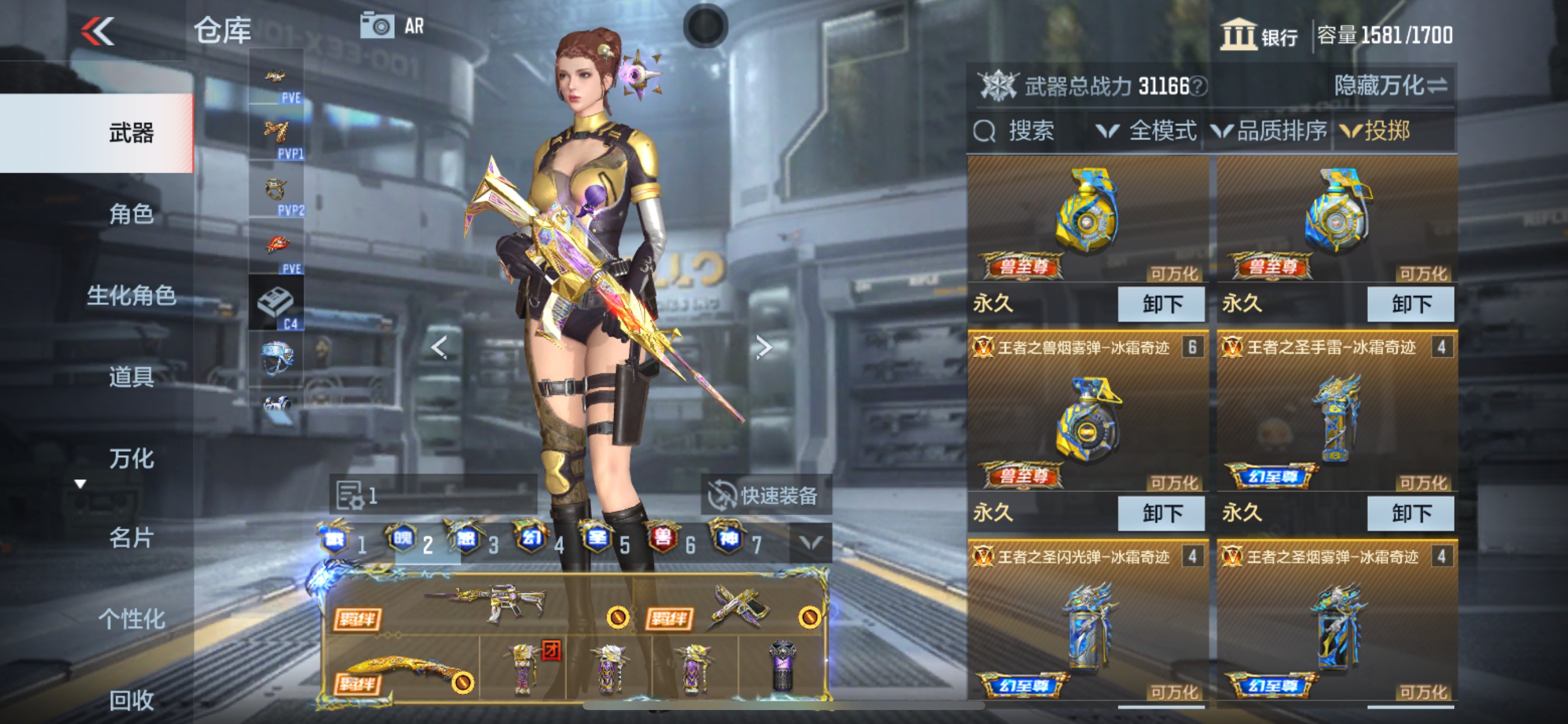Open the 品质排序 sort dropdown
Screen dimensions: 1568x724
coord(1270,131)
